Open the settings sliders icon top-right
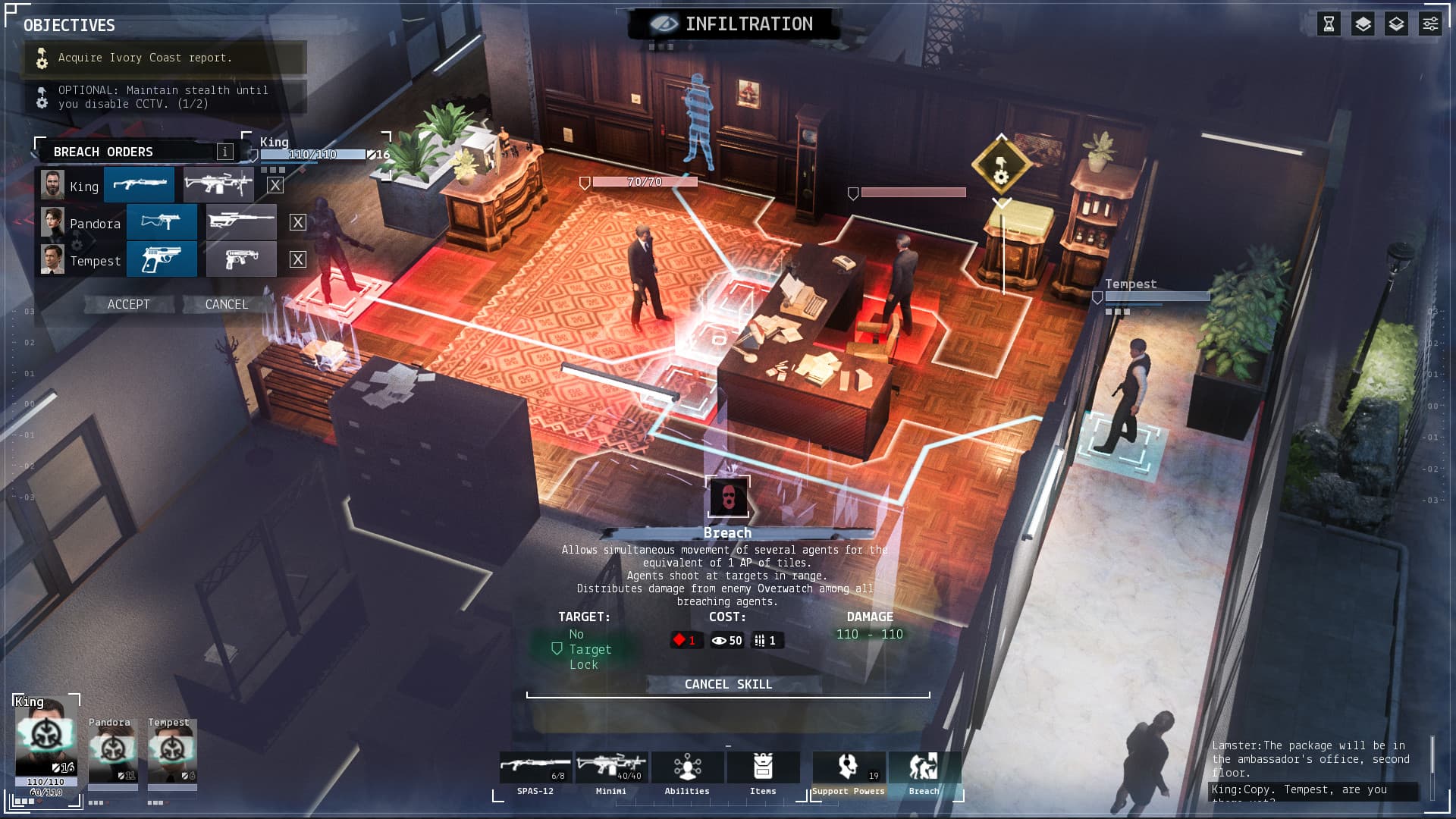The image size is (1456, 819). click(1430, 24)
